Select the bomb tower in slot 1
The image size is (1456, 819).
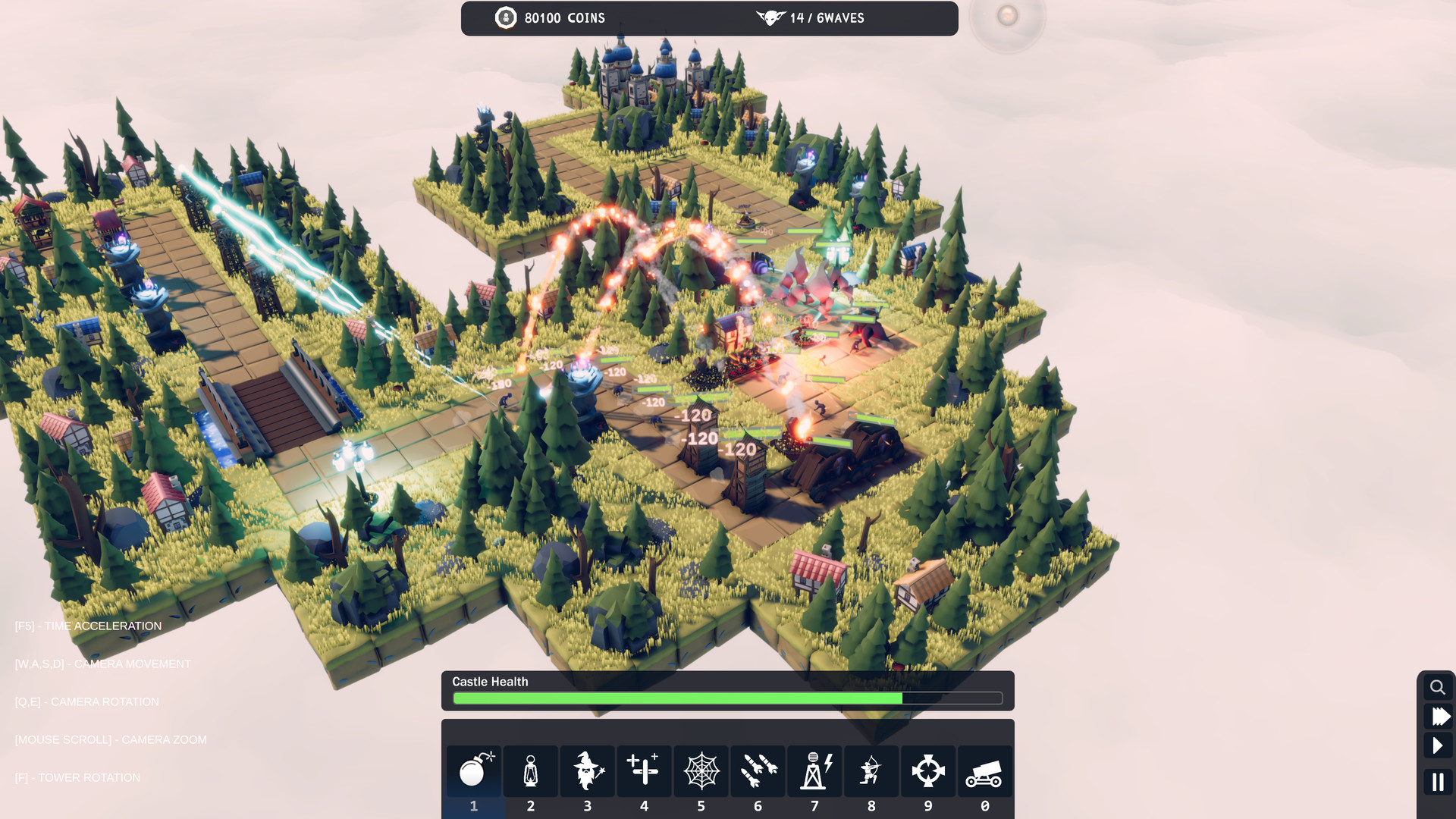tap(473, 770)
